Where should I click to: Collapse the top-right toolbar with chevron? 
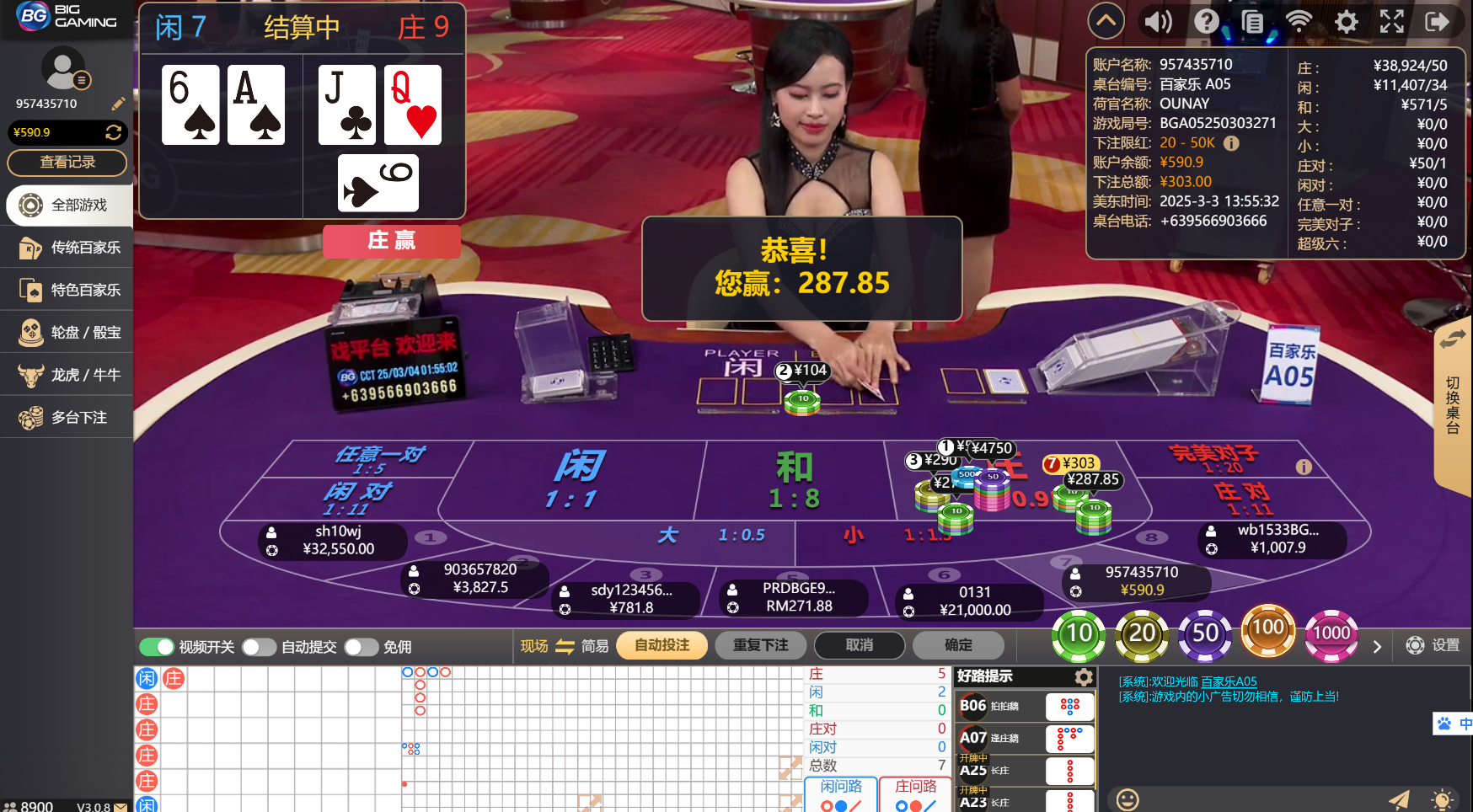click(1106, 21)
